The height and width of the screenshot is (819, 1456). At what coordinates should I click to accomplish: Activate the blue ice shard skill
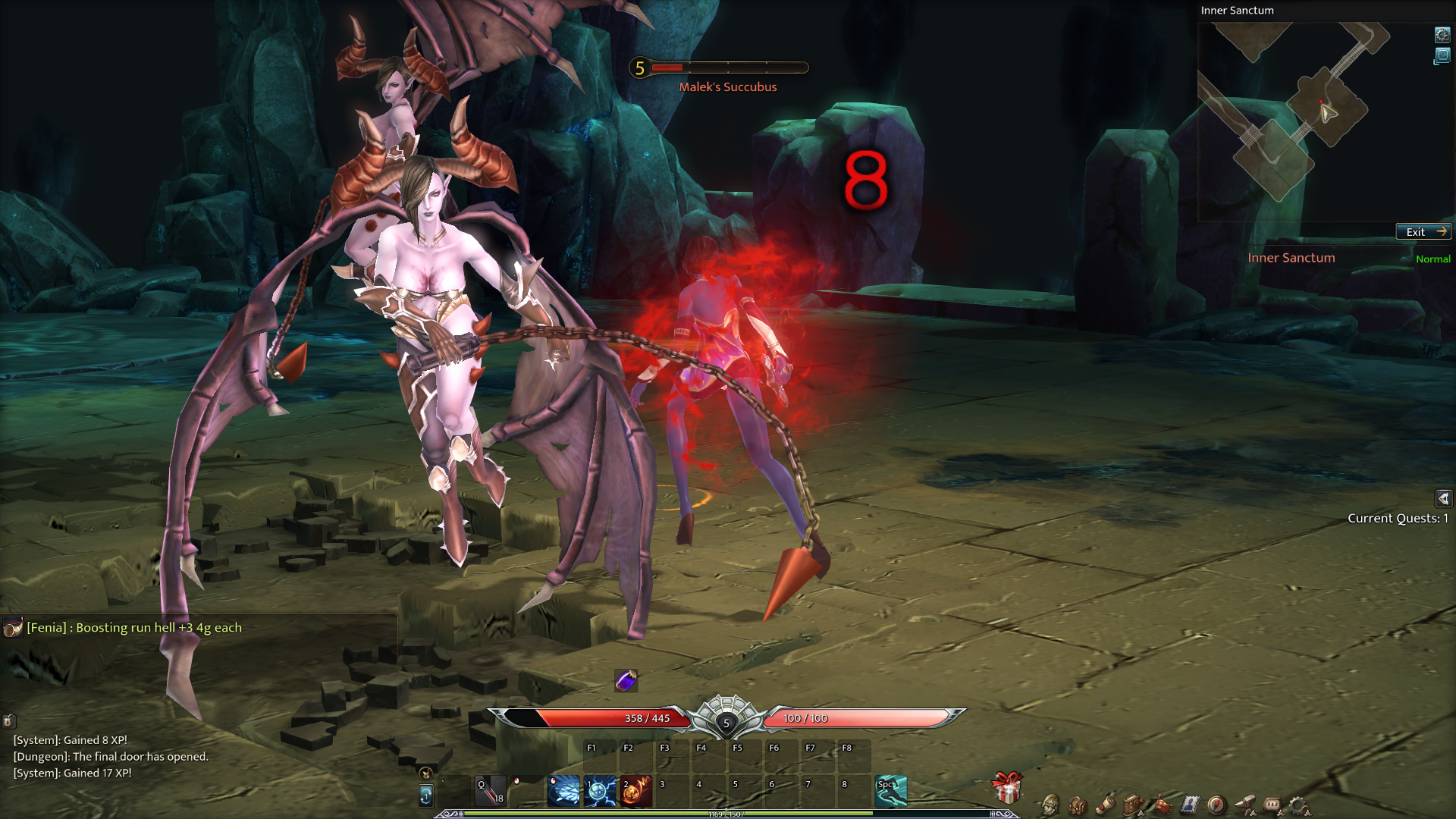tap(563, 791)
